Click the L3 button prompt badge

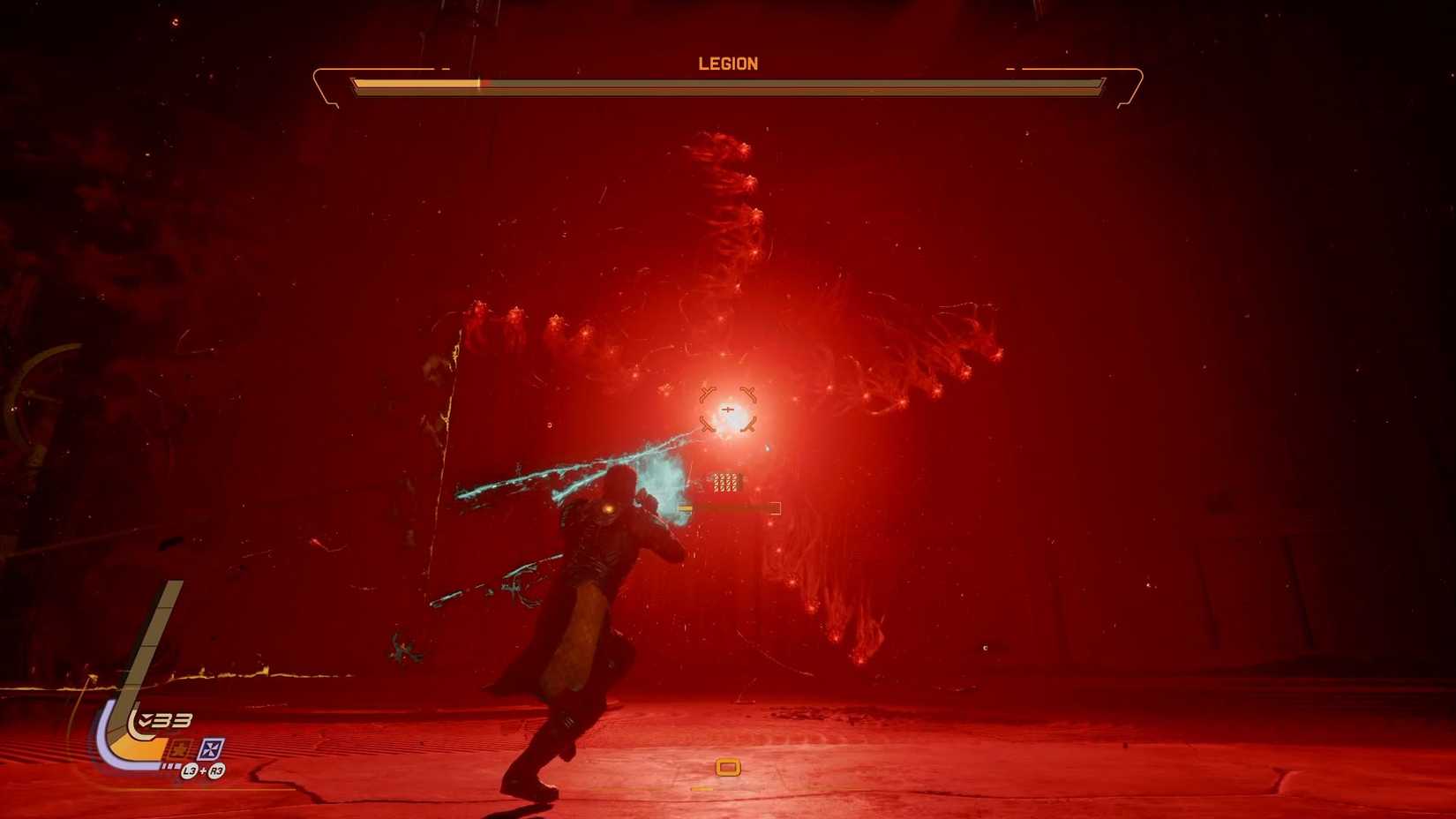(191, 770)
